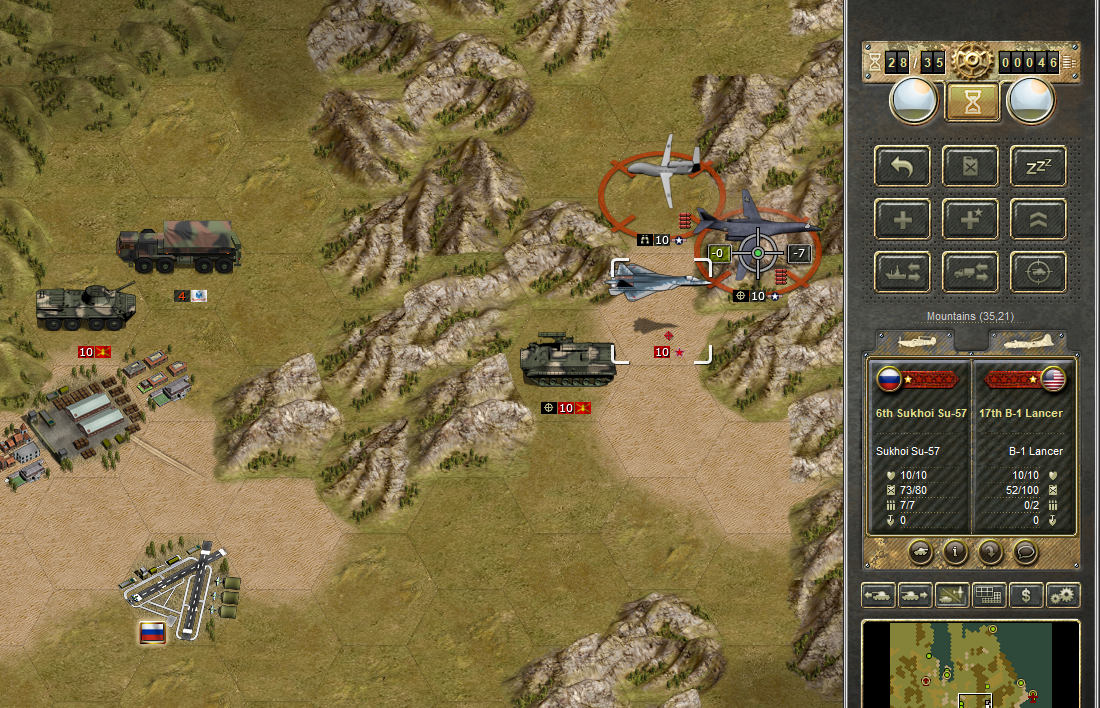1100x708 pixels.
Task: Activate the tank crosshair targeting button
Action: tap(1038, 271)
